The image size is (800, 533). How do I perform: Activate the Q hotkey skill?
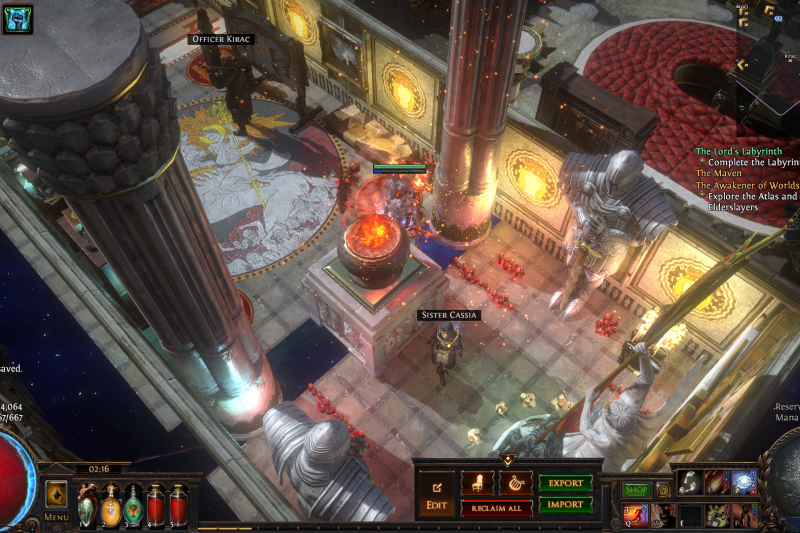[635, 515]
